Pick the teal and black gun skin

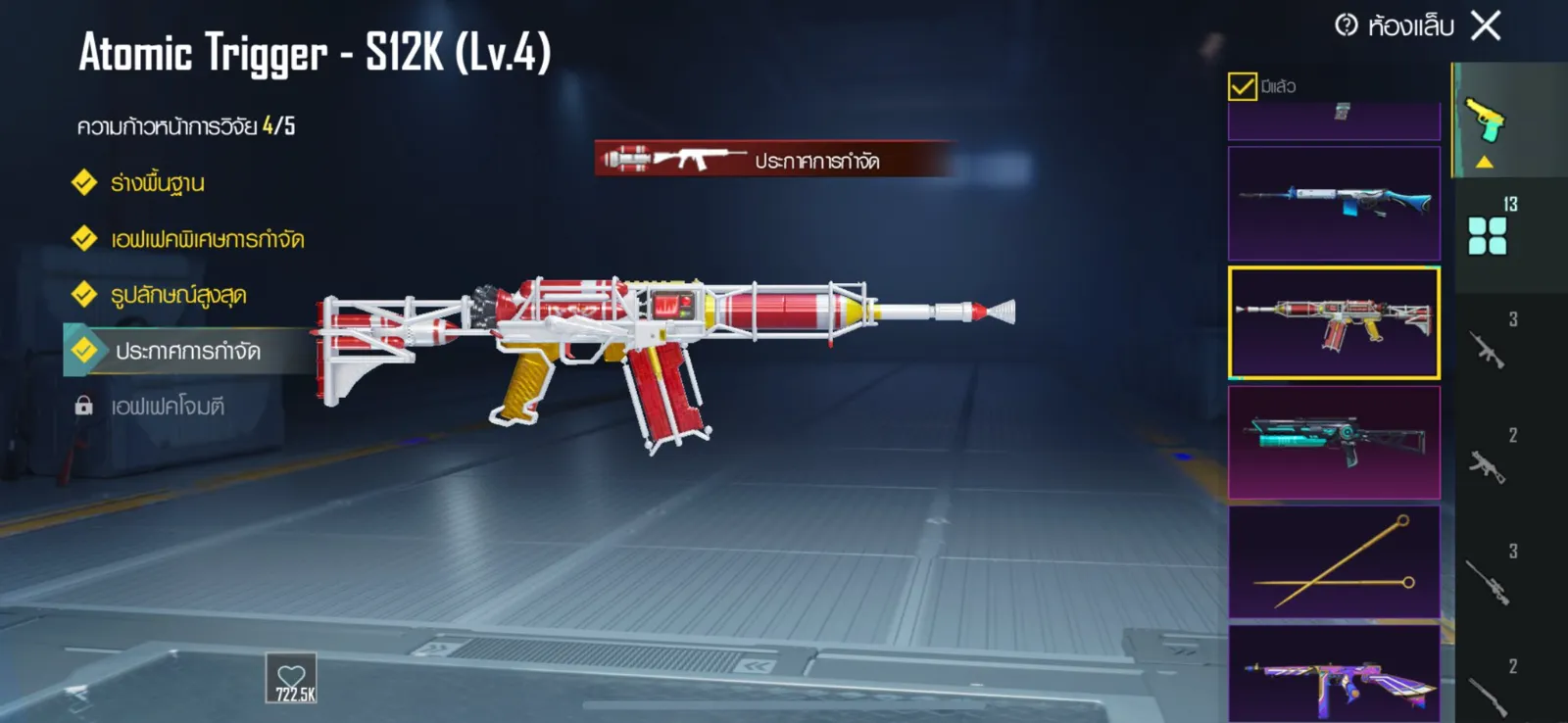click(x=1334, y=442)
